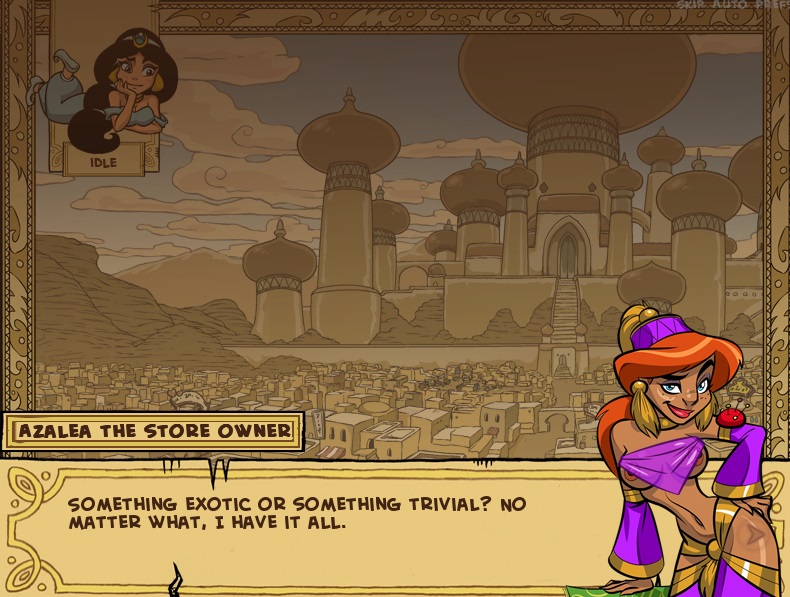Open the Prefs menu

pos(772,5)
